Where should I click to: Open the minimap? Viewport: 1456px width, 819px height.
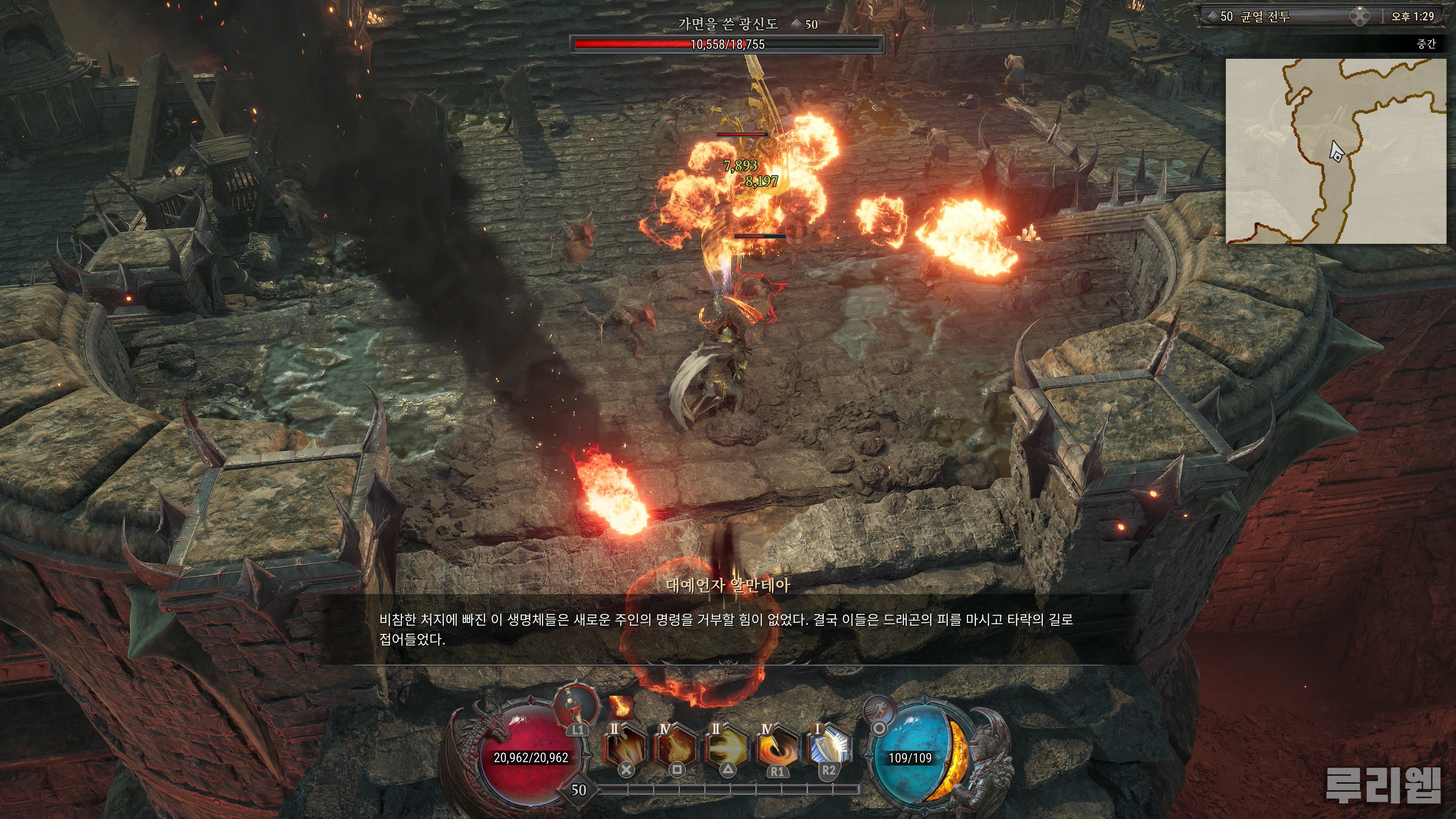point(1335,151)
